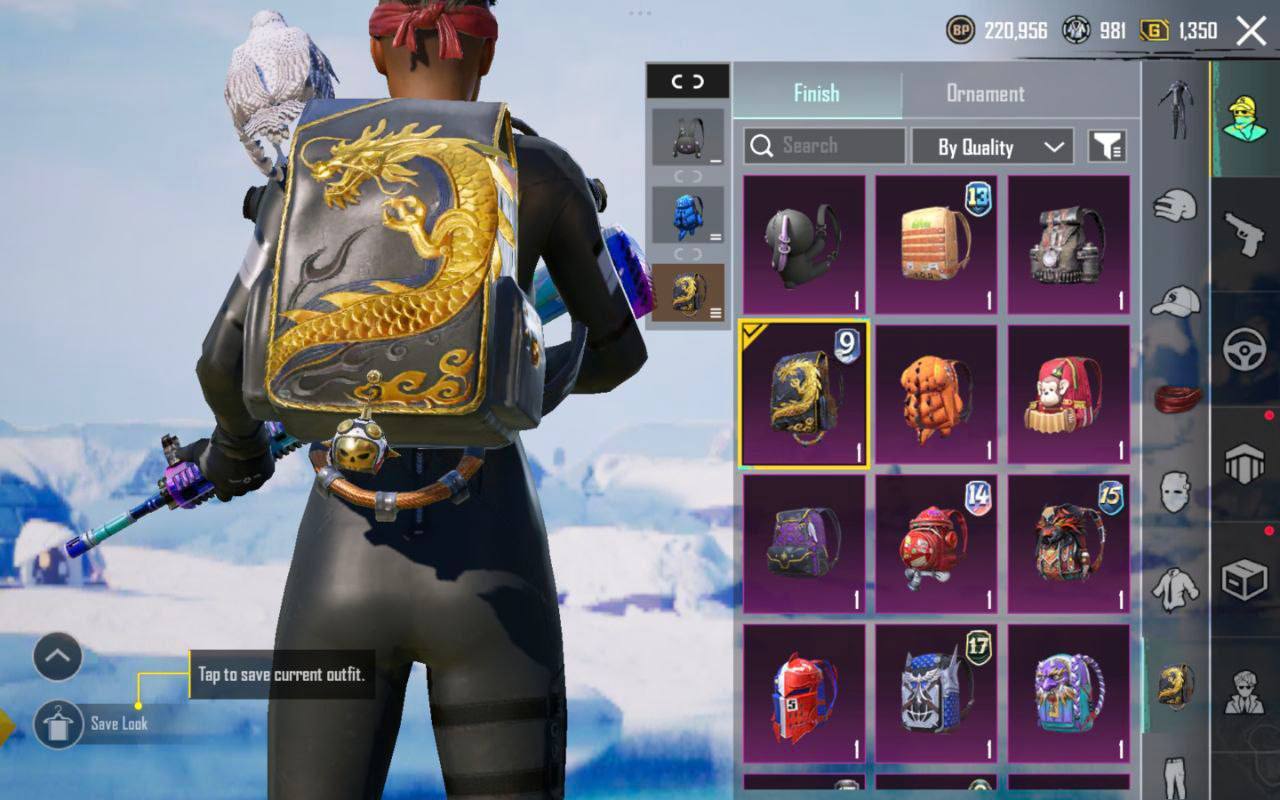Select the Finish tab
The image size is (1280, 800).
click(x=816, y=94)
